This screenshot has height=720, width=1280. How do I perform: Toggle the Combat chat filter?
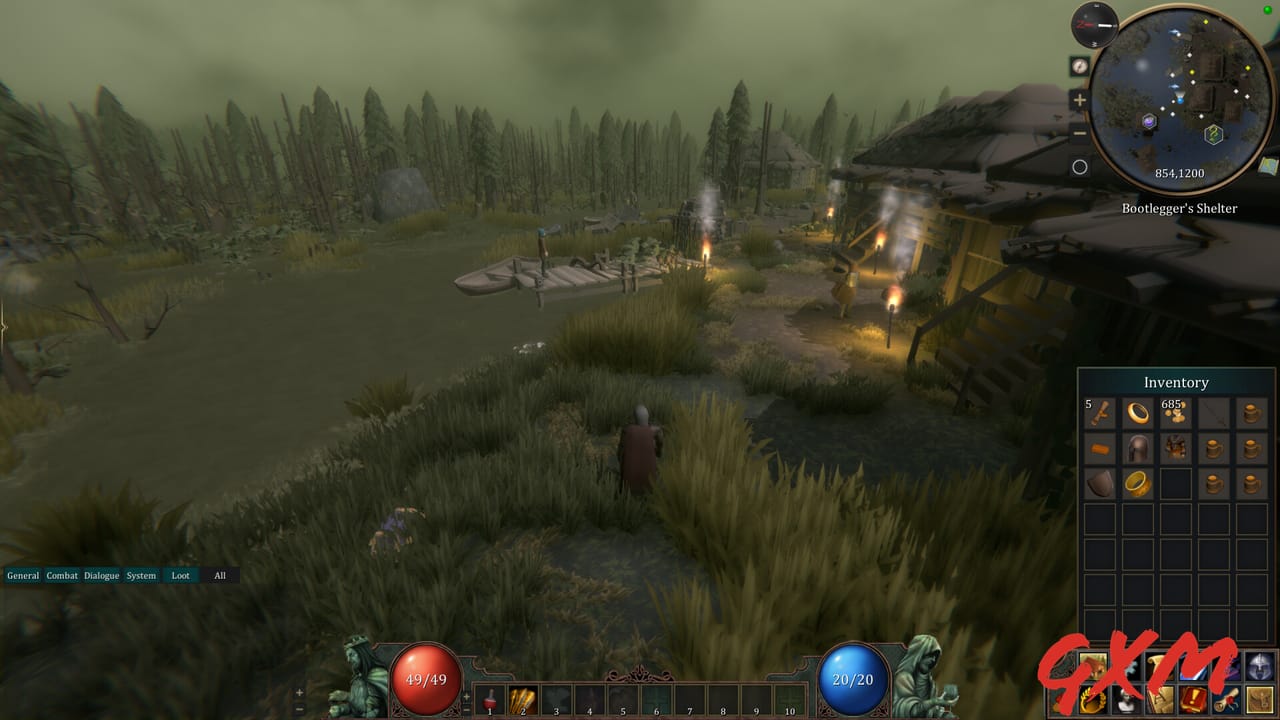coord(62,576)
